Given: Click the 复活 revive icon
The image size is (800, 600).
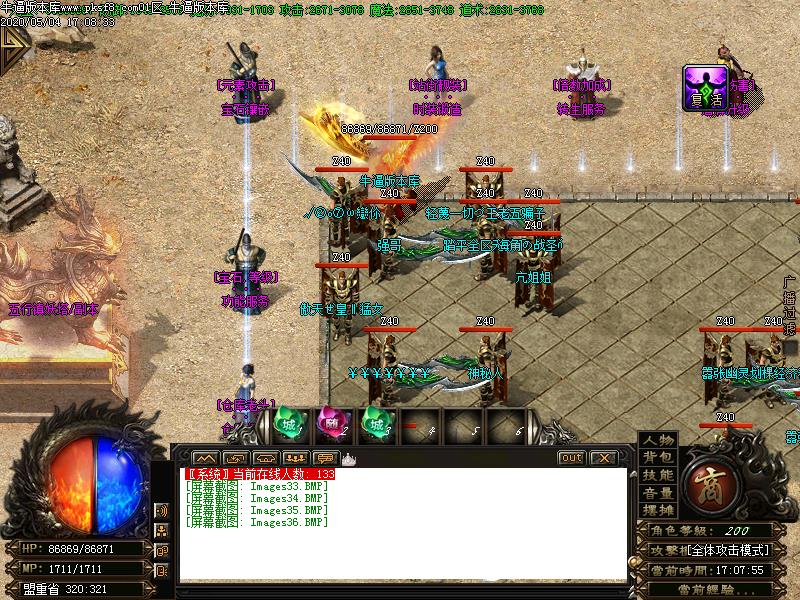Looking at the screenshot, I should (704, 87).
